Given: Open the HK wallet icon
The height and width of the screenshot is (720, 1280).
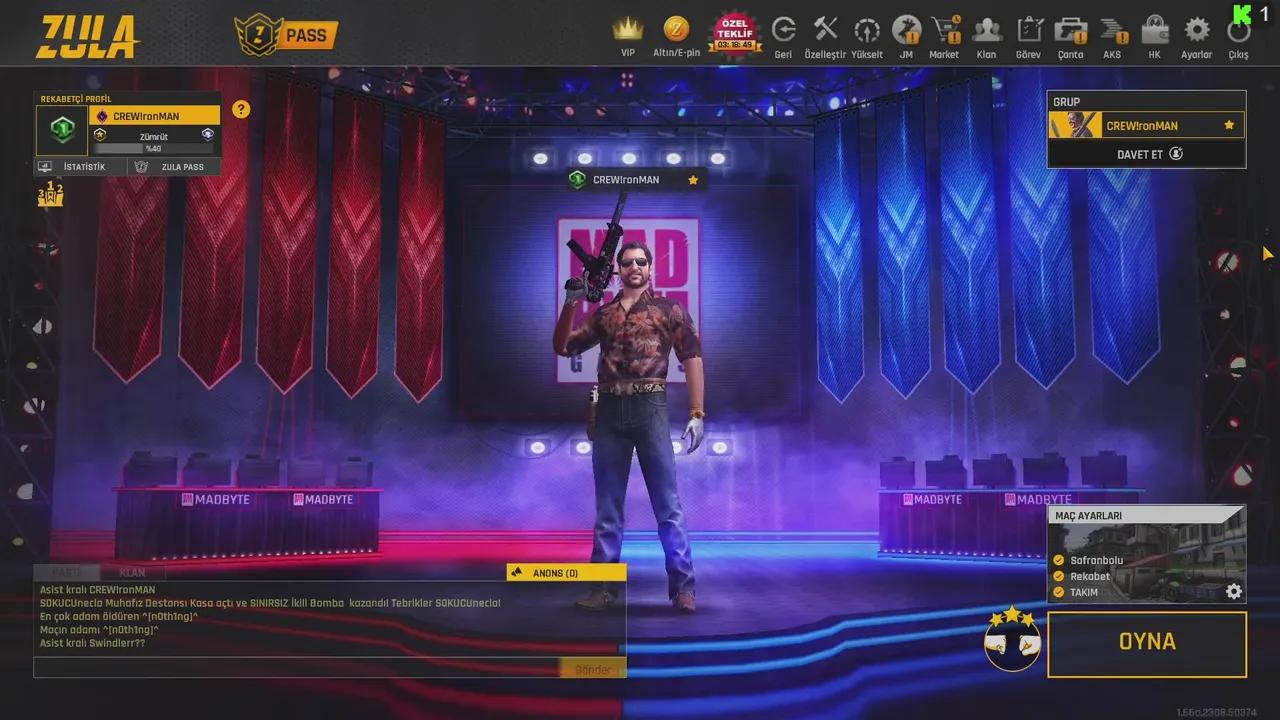Looking at the screenshot, I should point(1154,30).
